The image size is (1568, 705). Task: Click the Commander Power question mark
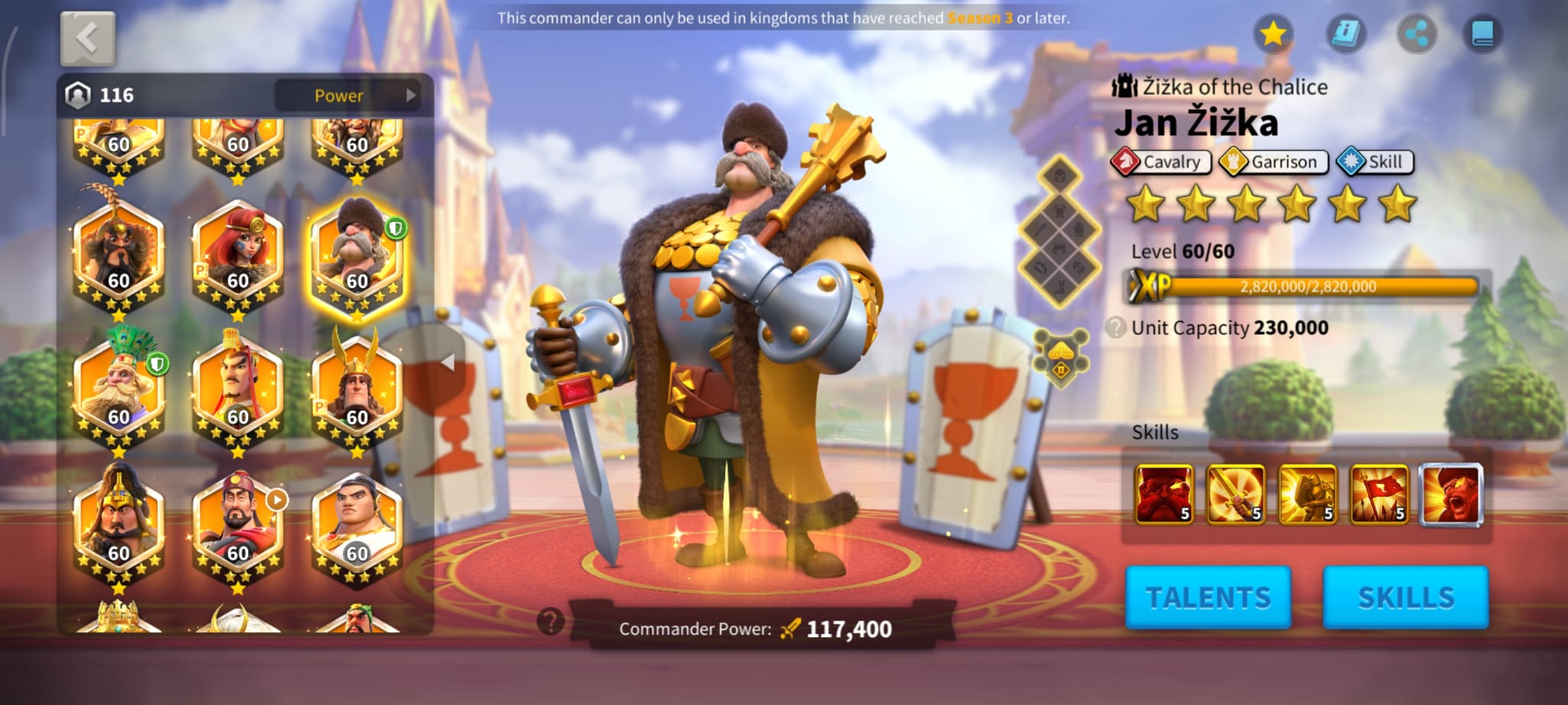point(550,622)
